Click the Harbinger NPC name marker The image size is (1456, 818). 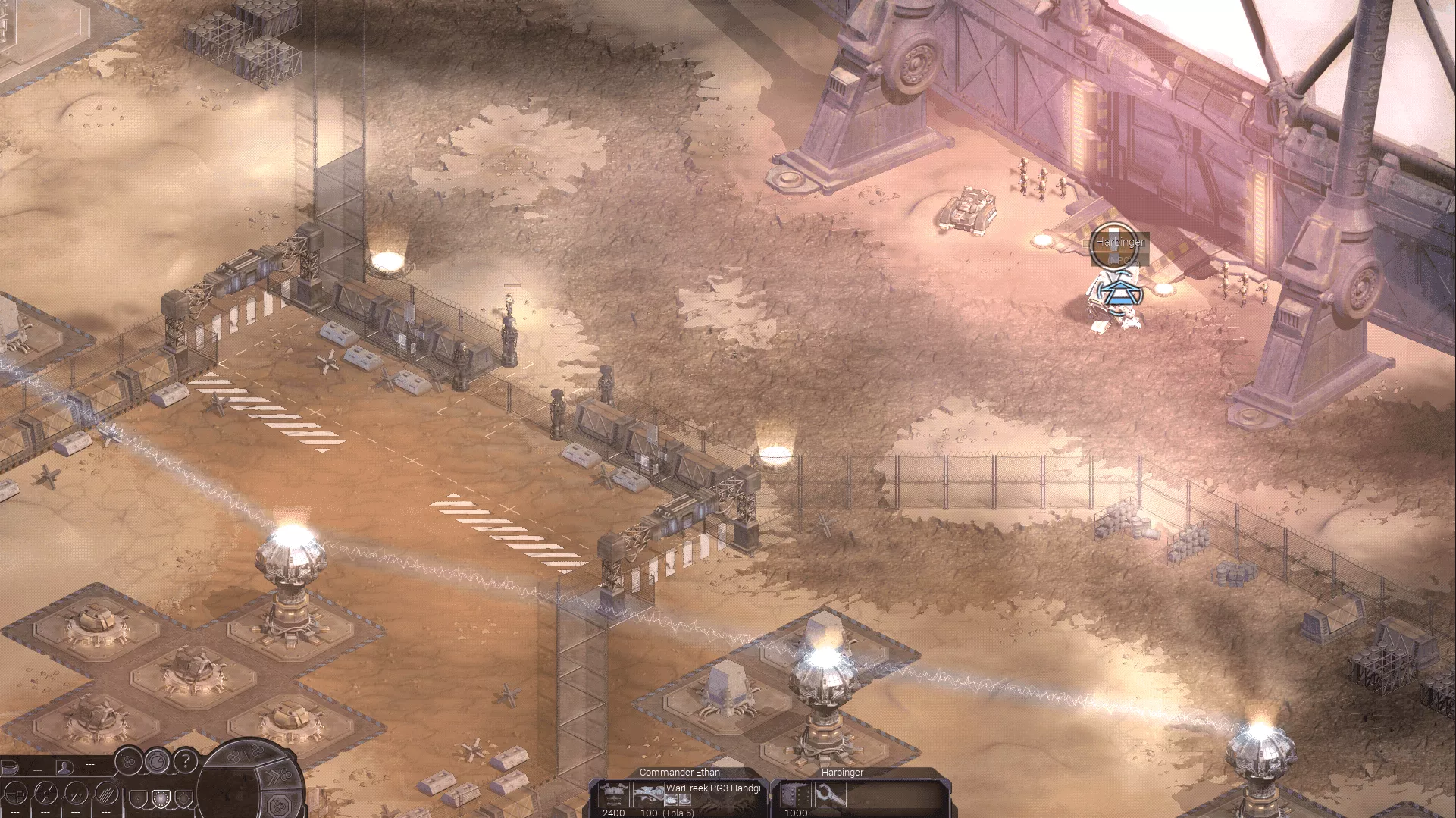click(x=1119, y=243)
